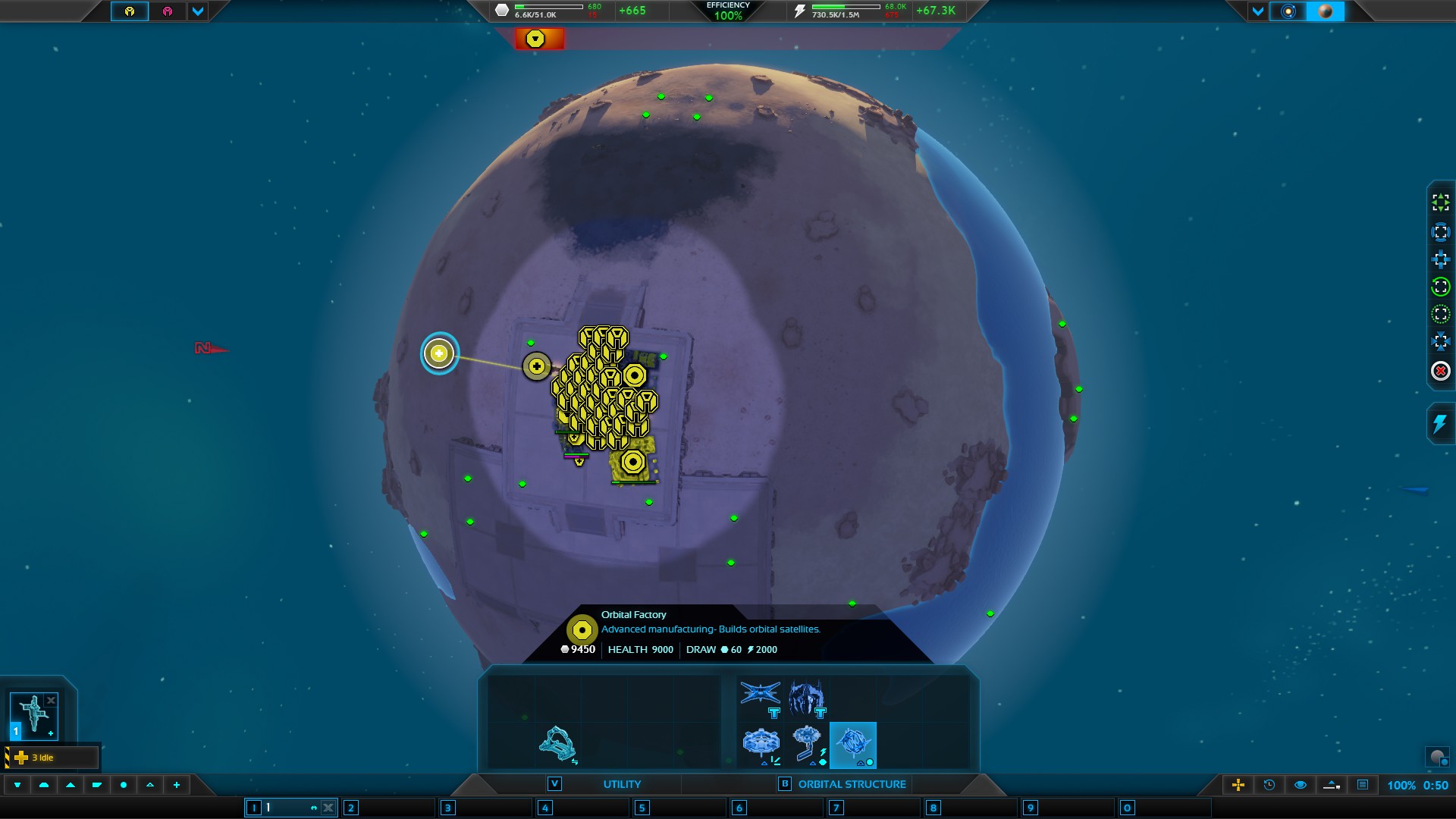
Task: Open the game menu list icon
Action: point(1363,785)
